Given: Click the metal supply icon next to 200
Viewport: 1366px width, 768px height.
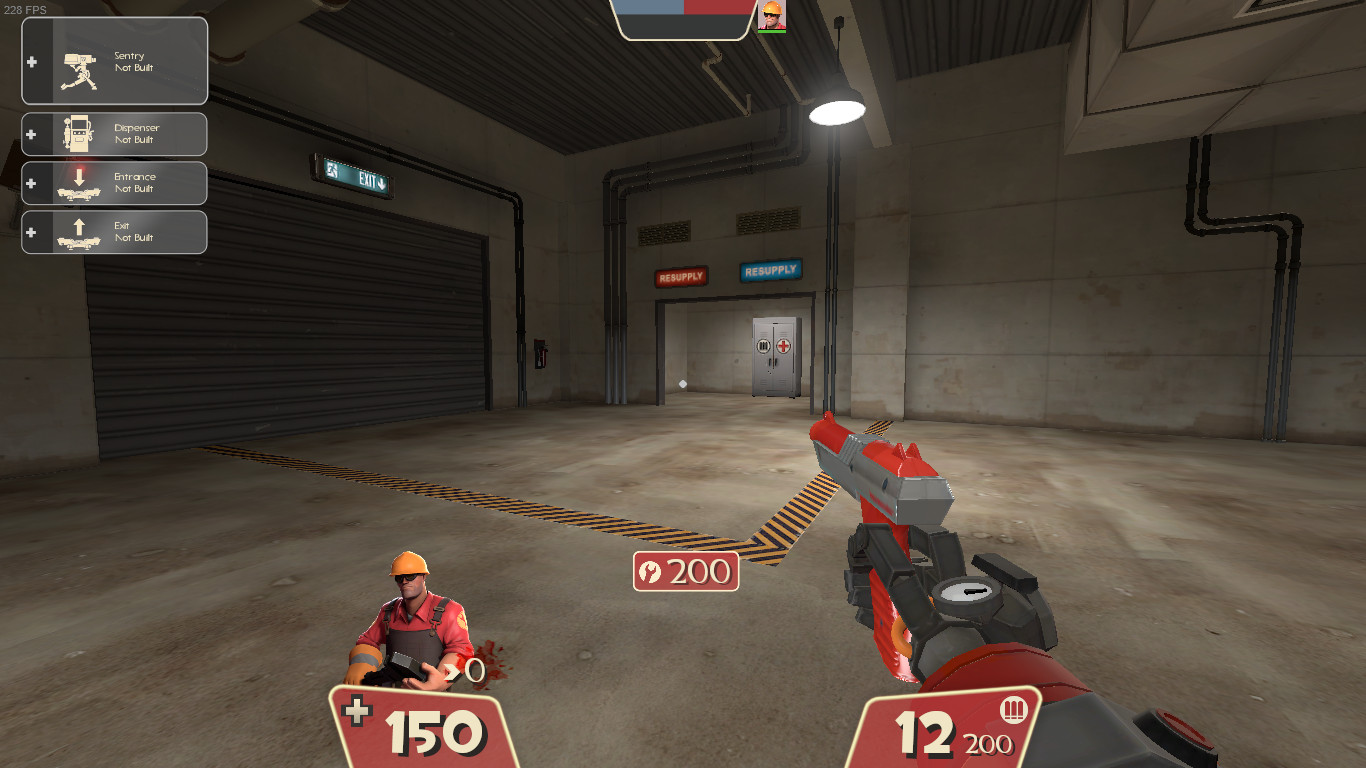Looking at the screenshot, I should [648, 573].
